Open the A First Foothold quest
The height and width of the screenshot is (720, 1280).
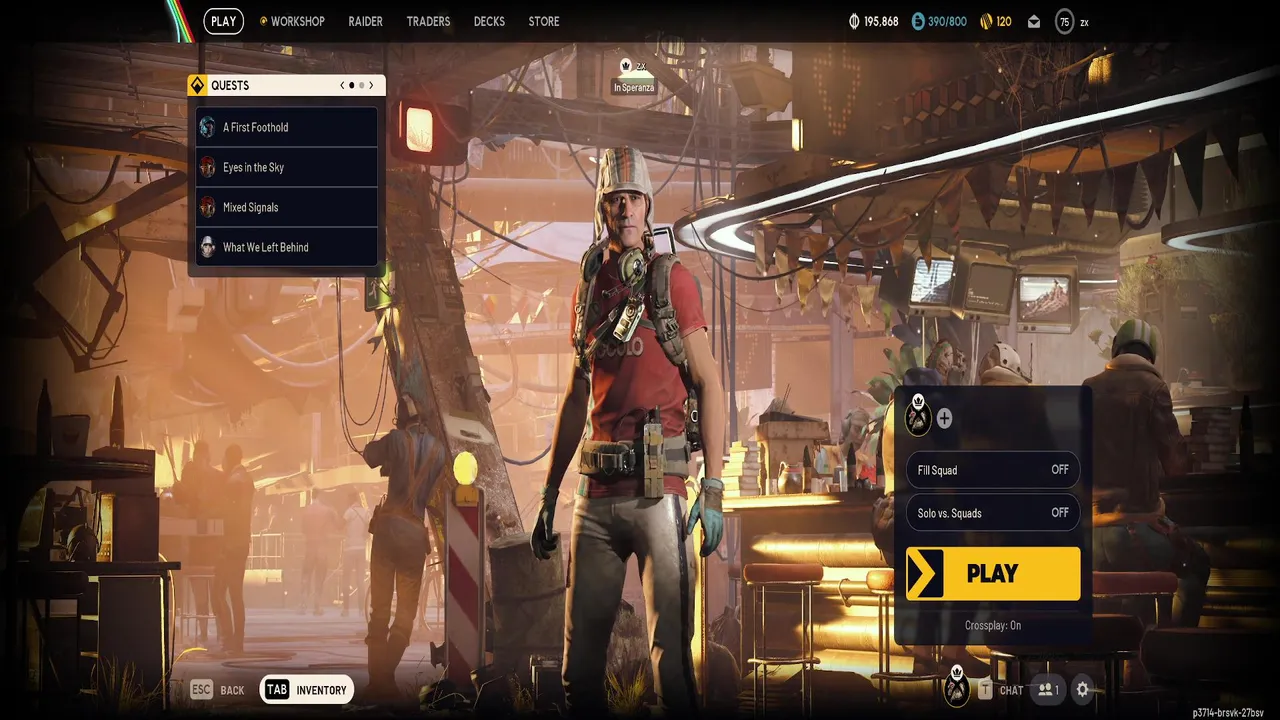coord(287,127)
